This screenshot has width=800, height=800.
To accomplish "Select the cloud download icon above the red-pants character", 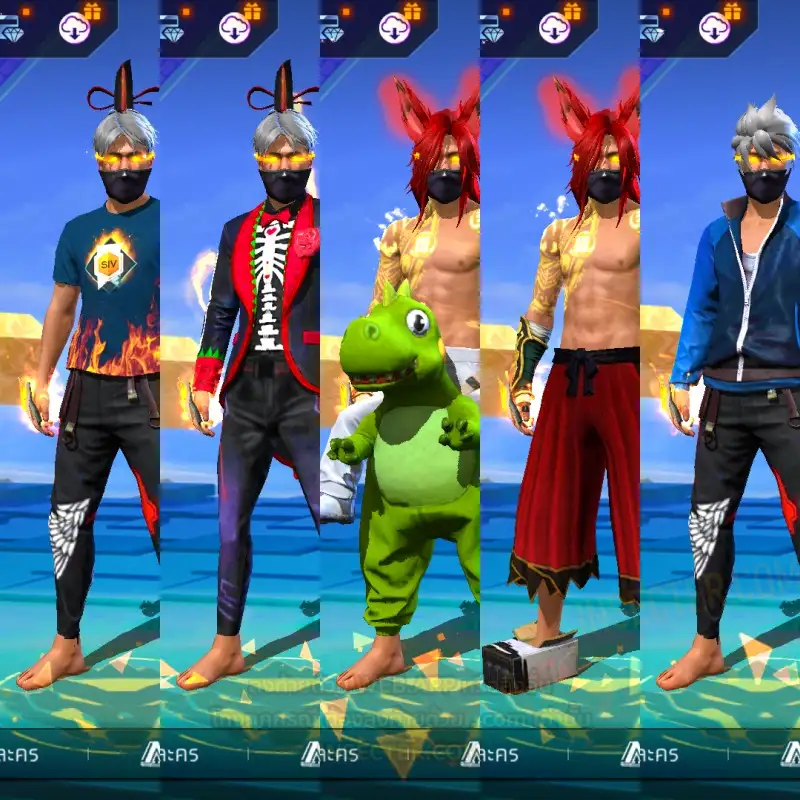I will [555, 28].
